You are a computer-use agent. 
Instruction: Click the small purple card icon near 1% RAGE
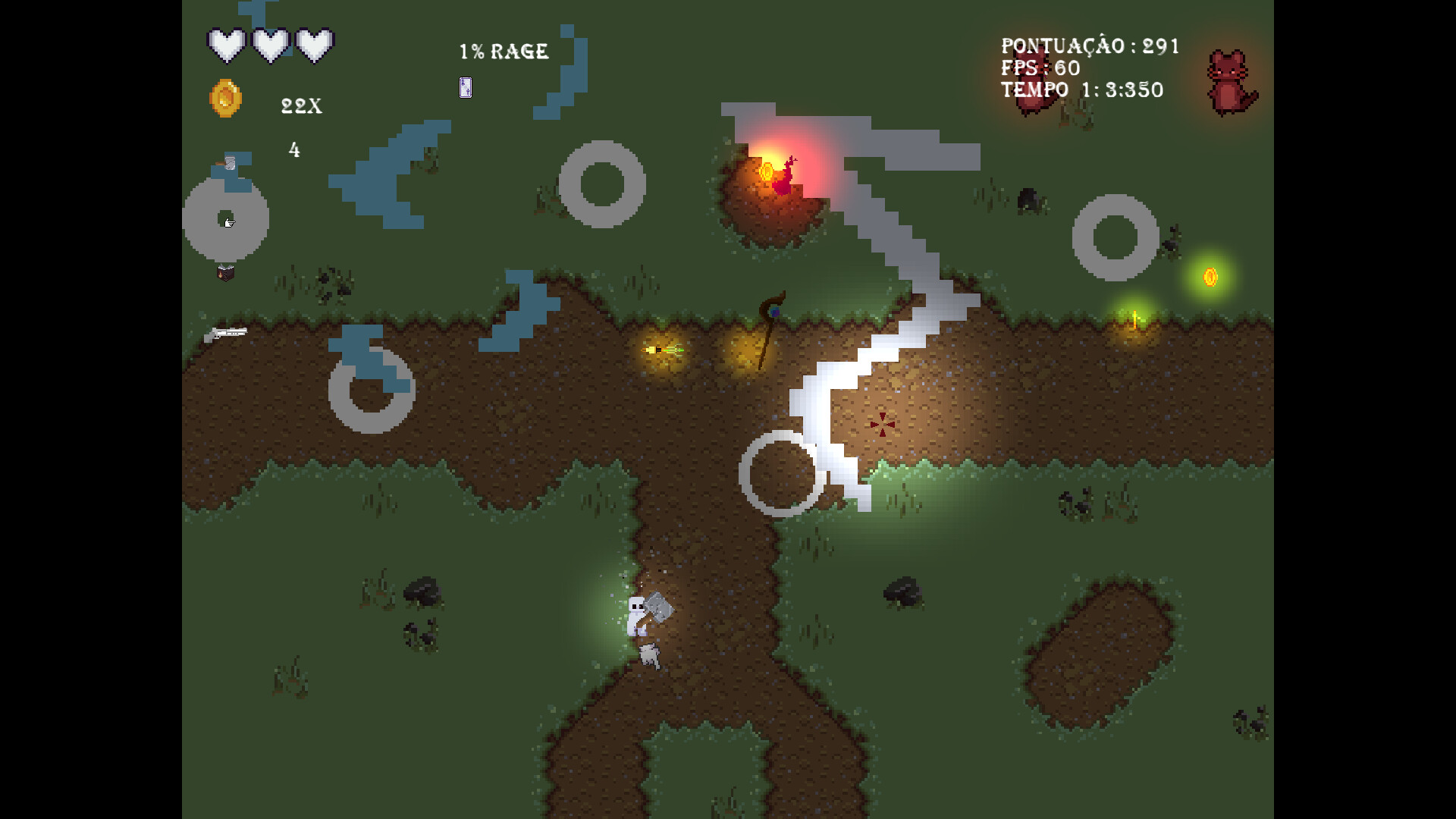(465, 87)
